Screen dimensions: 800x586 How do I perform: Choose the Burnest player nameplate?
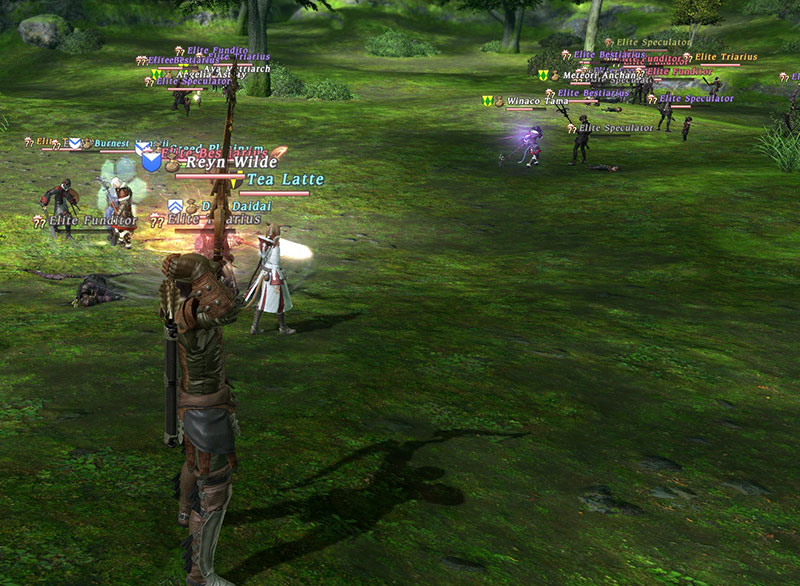pos(111,144)
